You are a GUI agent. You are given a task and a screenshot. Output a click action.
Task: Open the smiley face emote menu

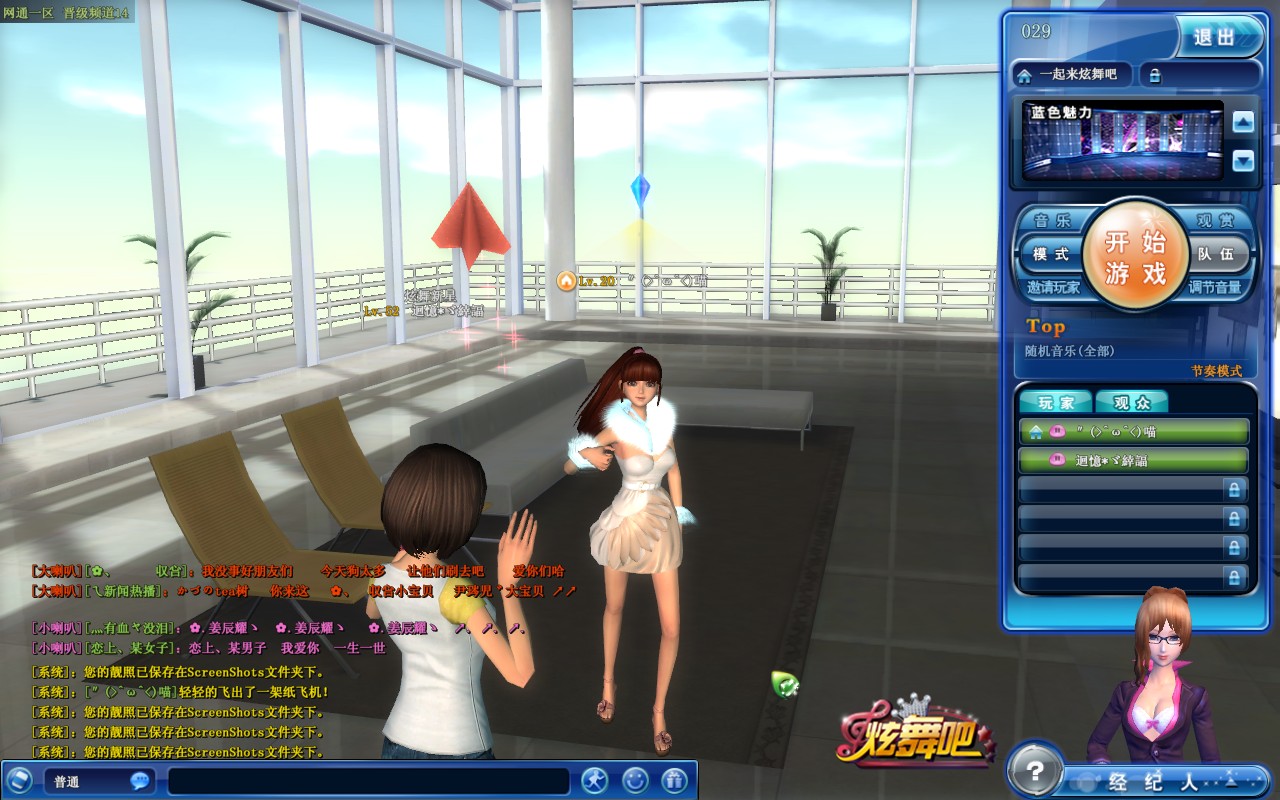click(x=635, y=780)
